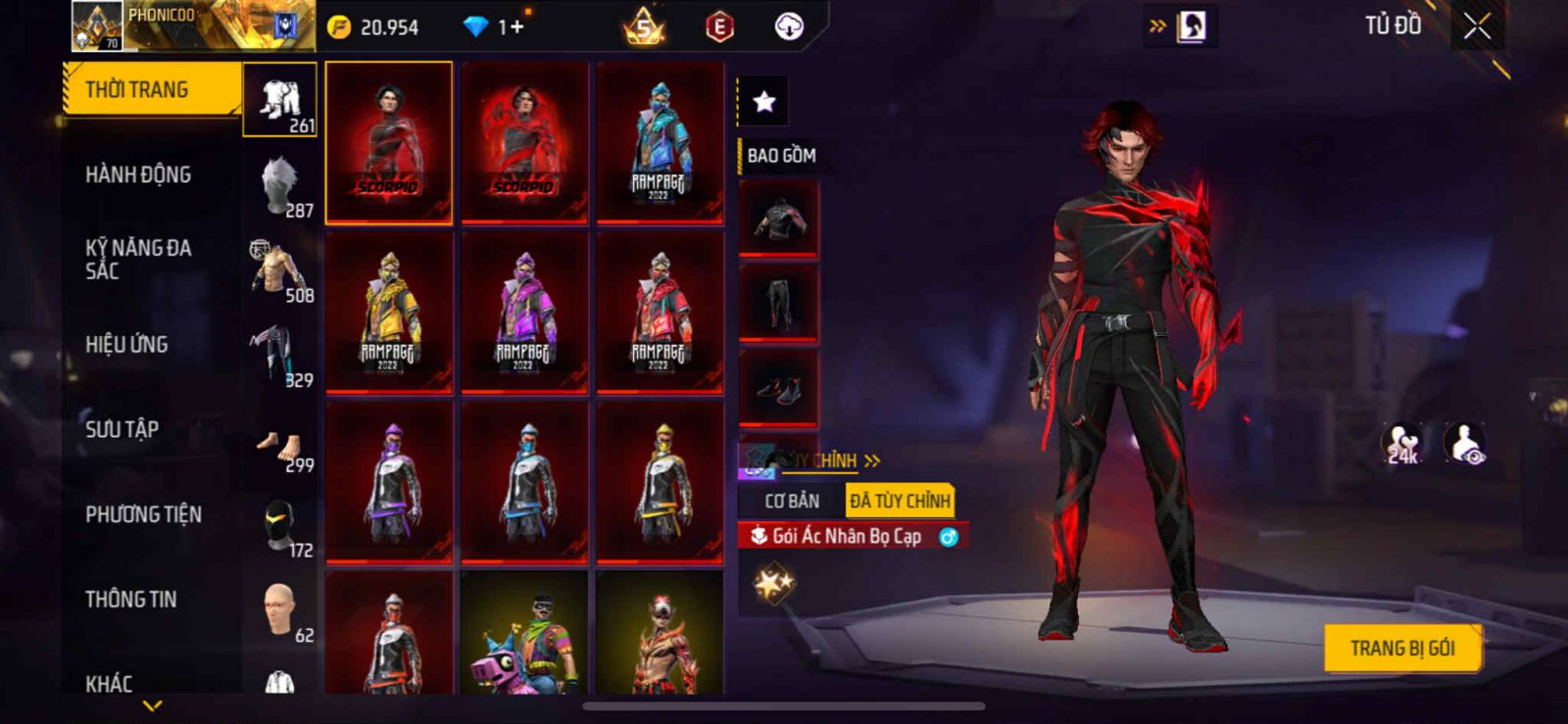Close the wardrobe screen
Viewport: 1568px width, 724px height.
click(1477, 27)
